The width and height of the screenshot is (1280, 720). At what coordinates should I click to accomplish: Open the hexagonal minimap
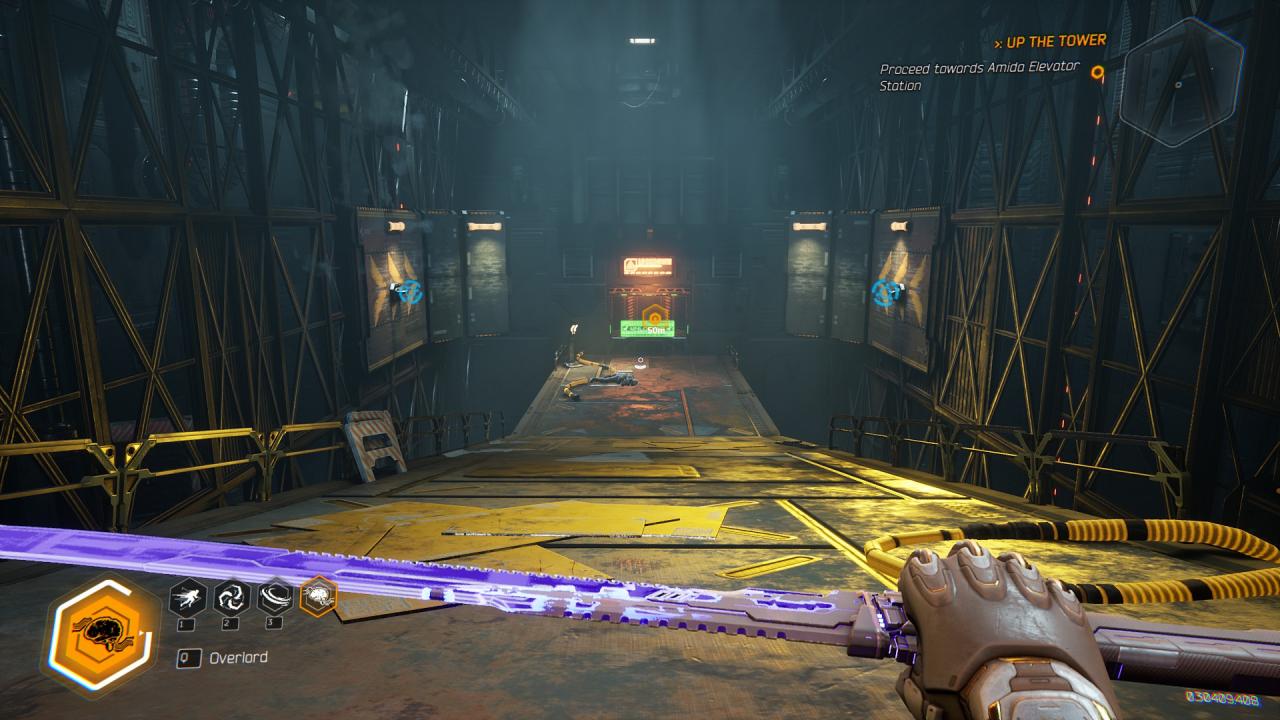pyautogui.click(x=1180, y=82)
